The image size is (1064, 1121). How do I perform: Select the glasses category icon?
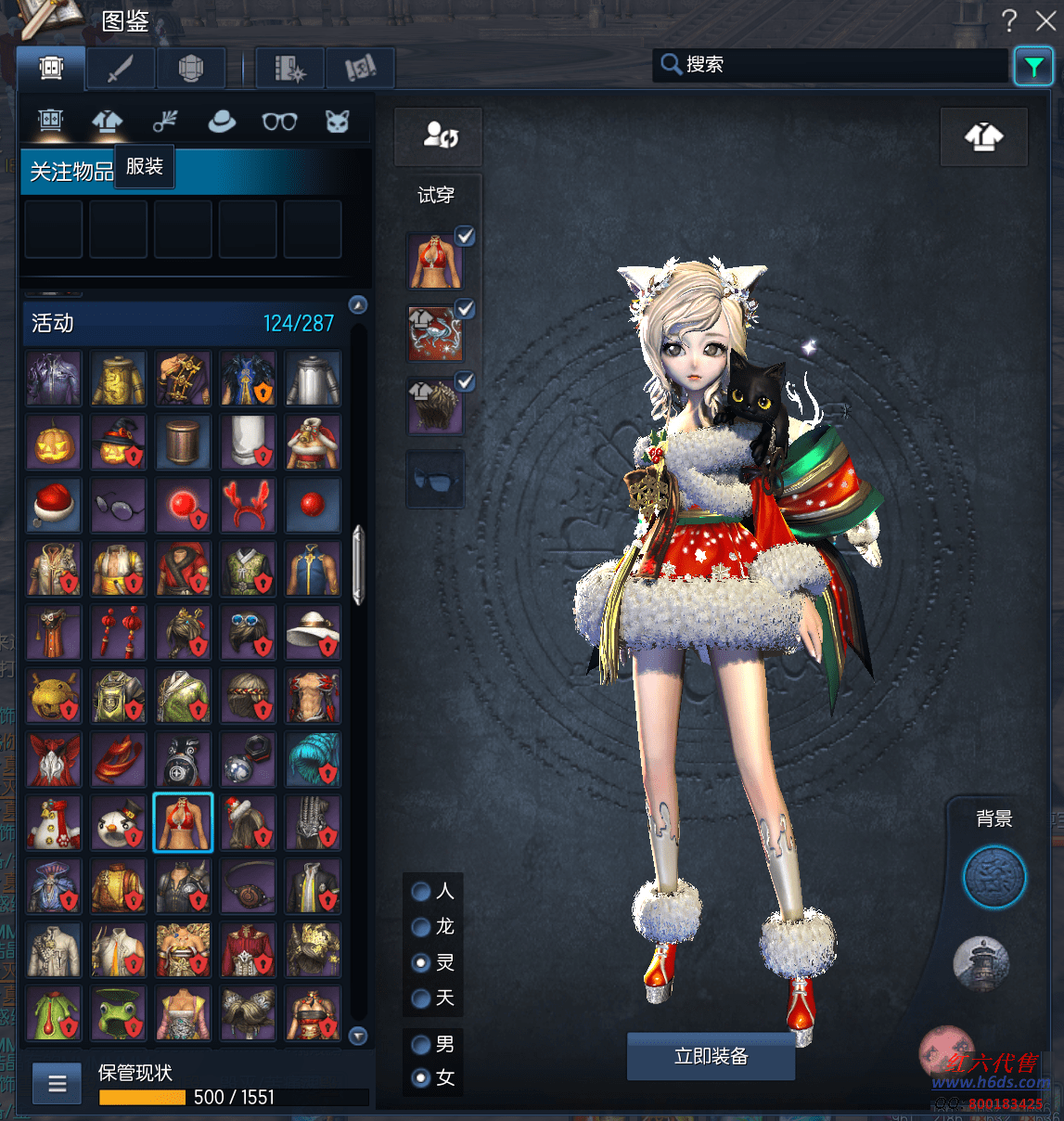[x=279, y=122]
